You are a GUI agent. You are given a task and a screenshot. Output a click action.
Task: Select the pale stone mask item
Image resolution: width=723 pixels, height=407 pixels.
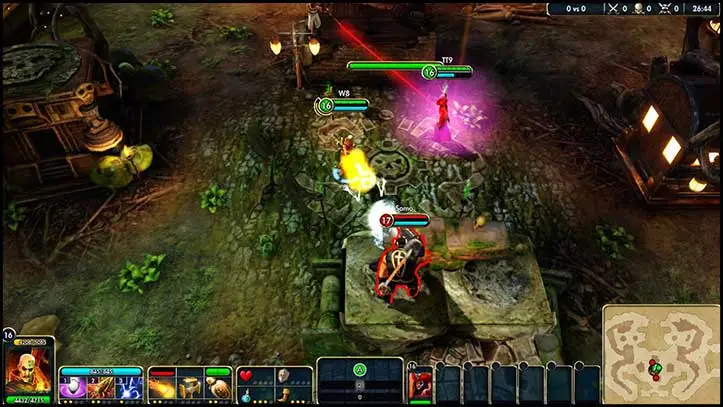point(283,376)
